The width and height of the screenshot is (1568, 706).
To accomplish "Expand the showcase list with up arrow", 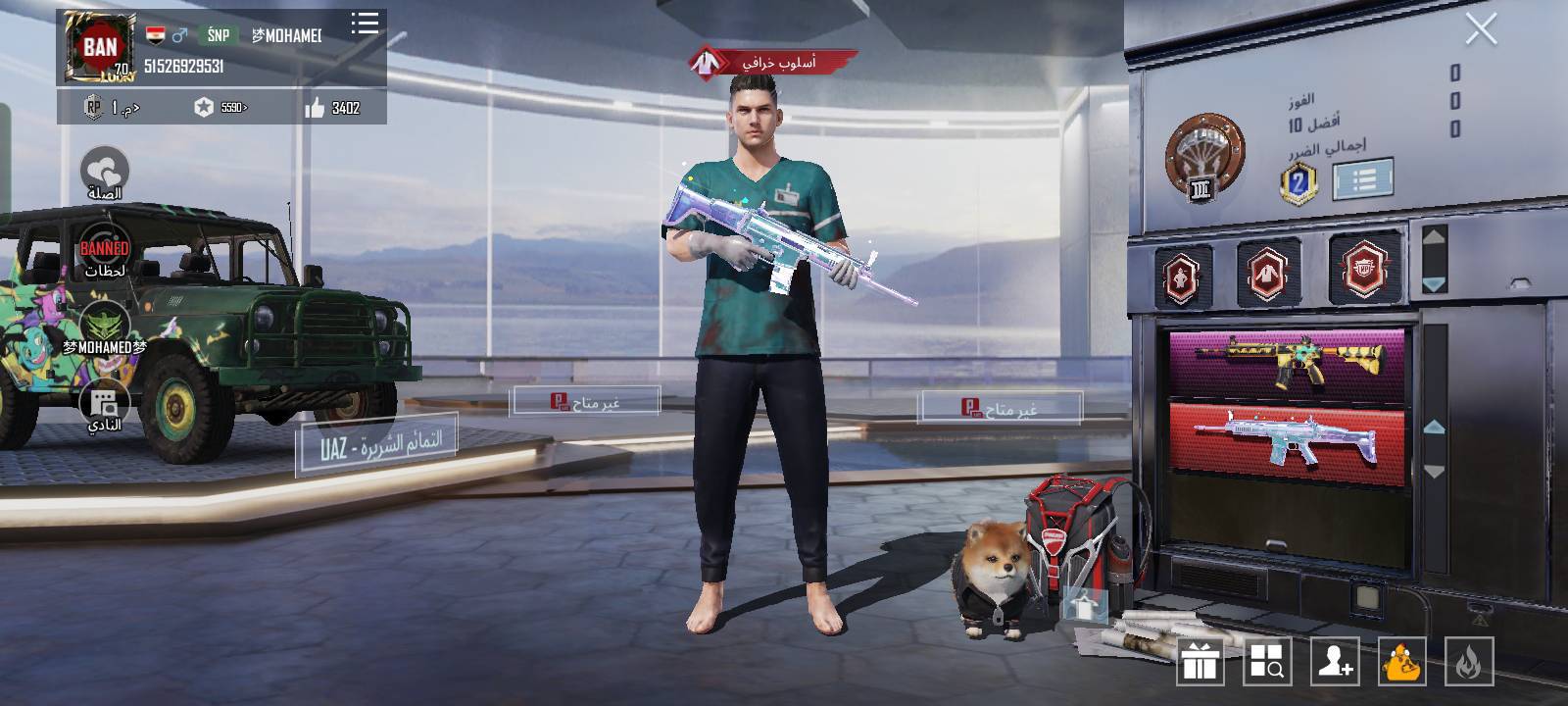I will (x=1433, y=235).
